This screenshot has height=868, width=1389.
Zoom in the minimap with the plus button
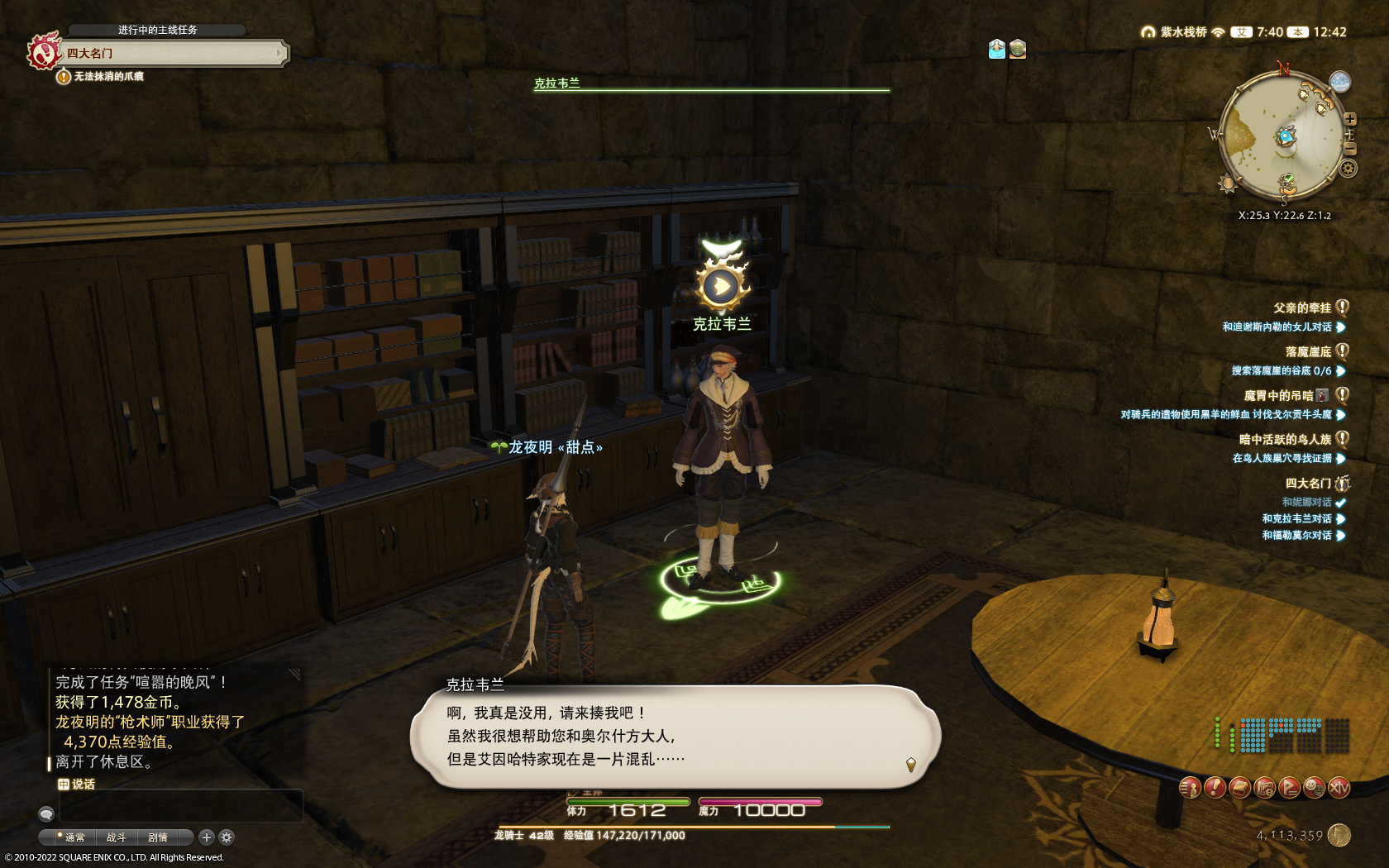point(1350,120)
